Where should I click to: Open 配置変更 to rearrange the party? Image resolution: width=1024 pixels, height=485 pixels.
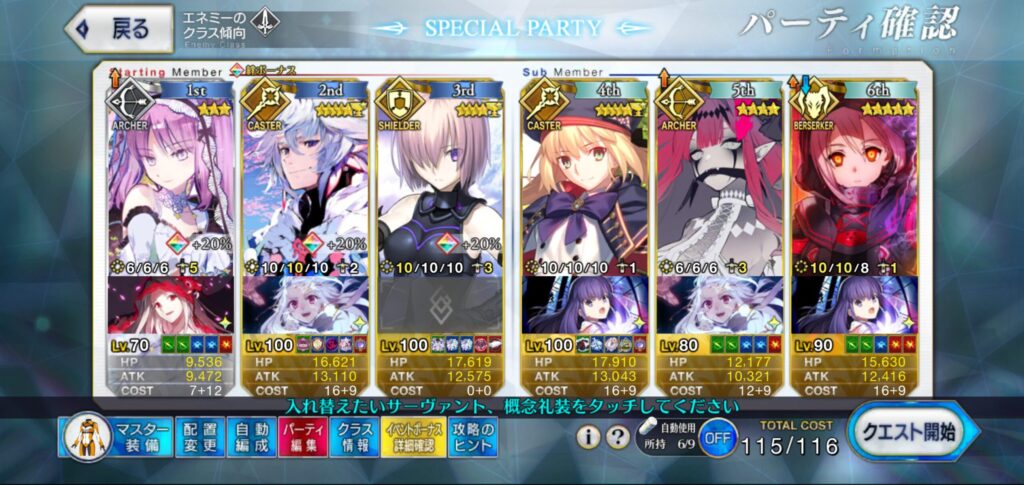199,438
